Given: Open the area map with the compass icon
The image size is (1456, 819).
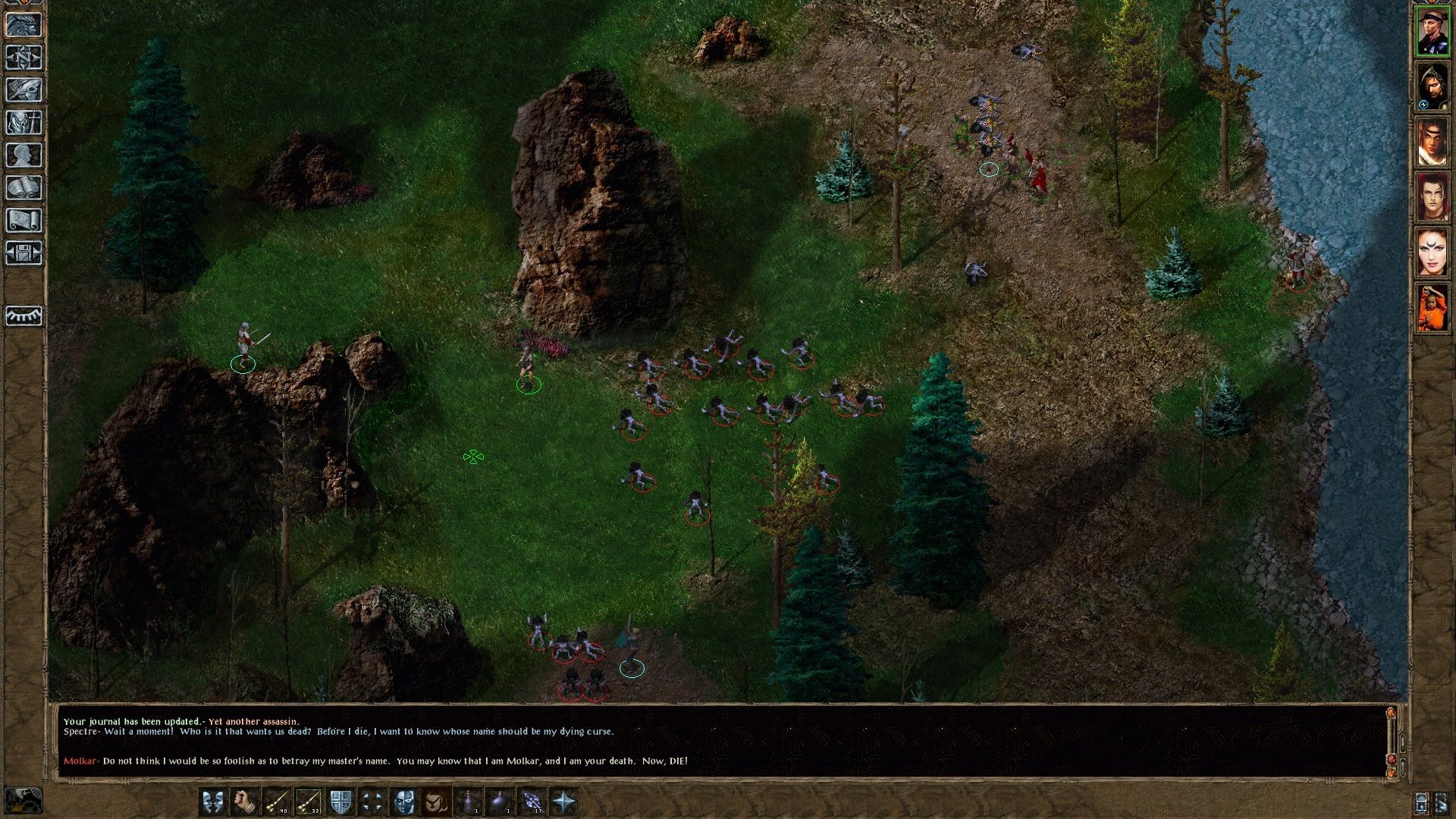Looking at the screenshot, I should [x=24, y=57].
